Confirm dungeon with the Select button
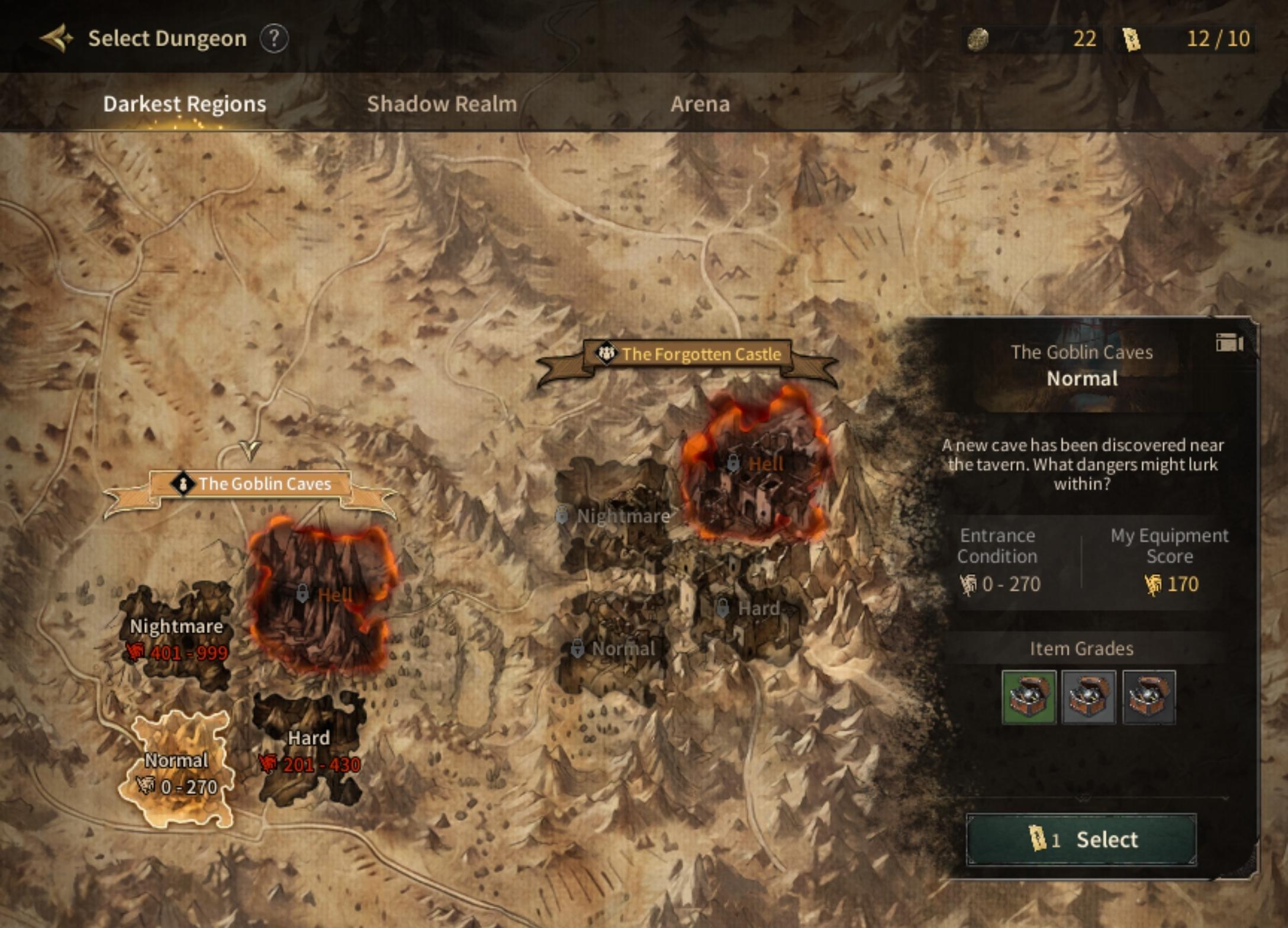 click(x=1081, y=839)
